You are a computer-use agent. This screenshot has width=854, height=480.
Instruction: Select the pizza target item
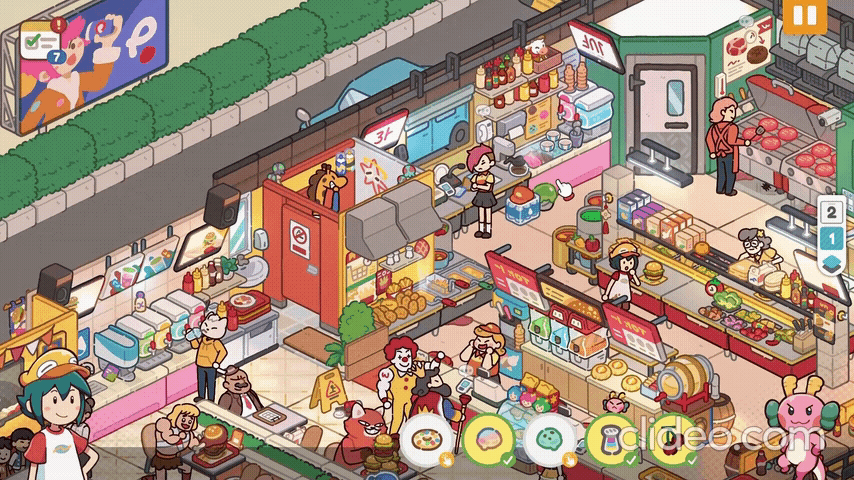click(429, 439)
